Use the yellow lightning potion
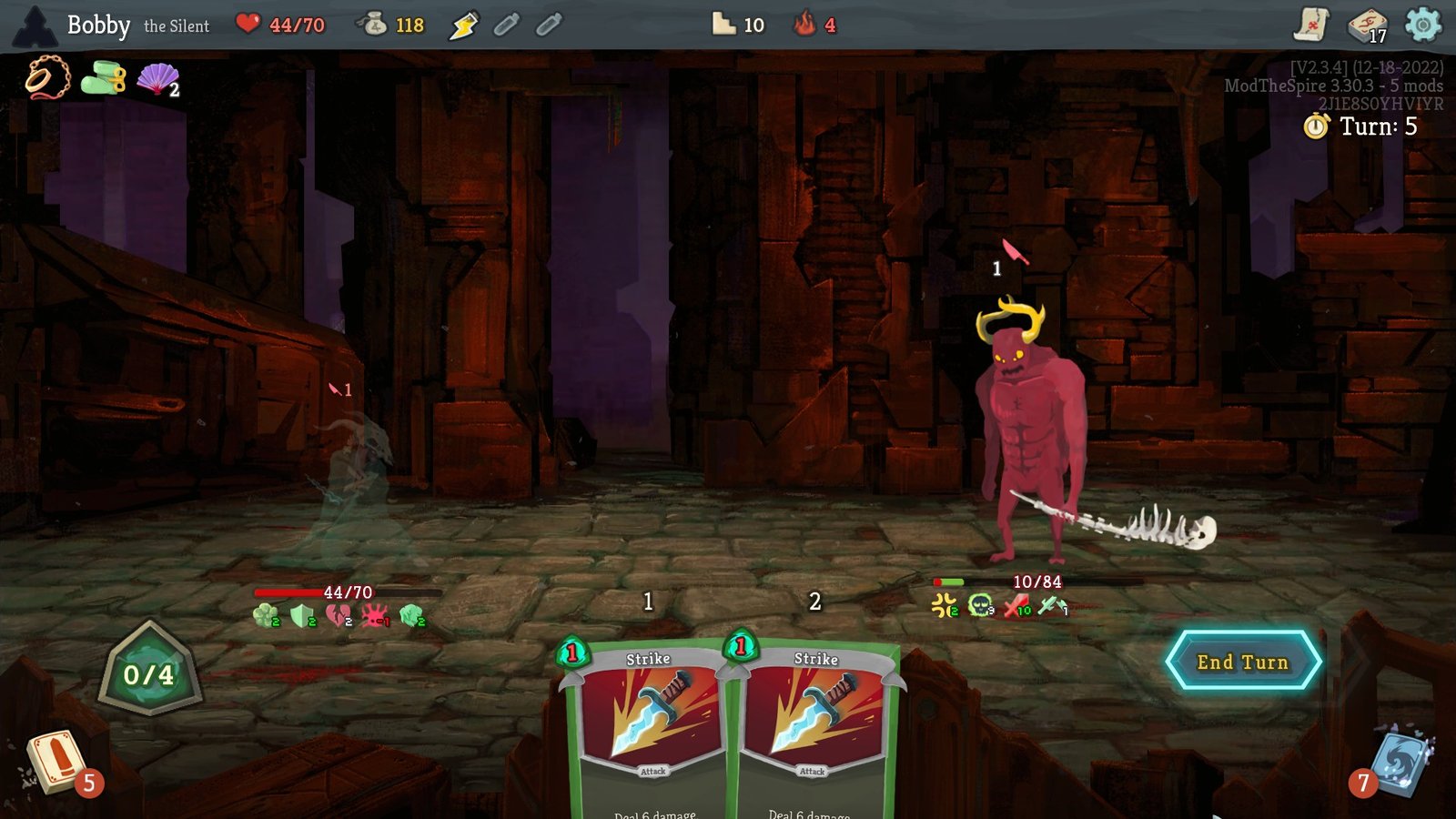Image resolution: width=1456 pixels, height=819 pixels. point(464,25)
